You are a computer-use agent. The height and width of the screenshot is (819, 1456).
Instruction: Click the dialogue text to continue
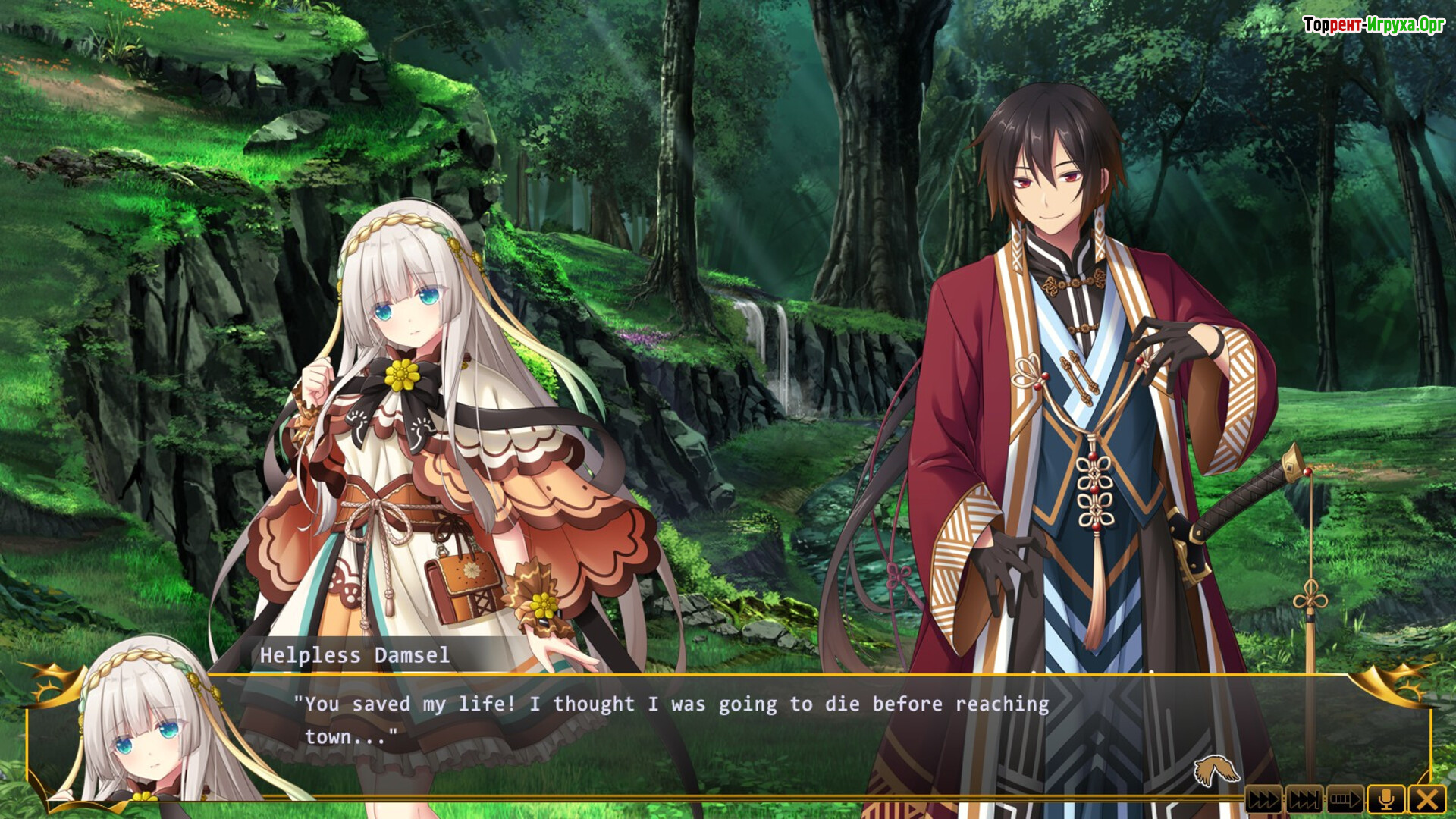pyautogui.click(x=672, y=719)
